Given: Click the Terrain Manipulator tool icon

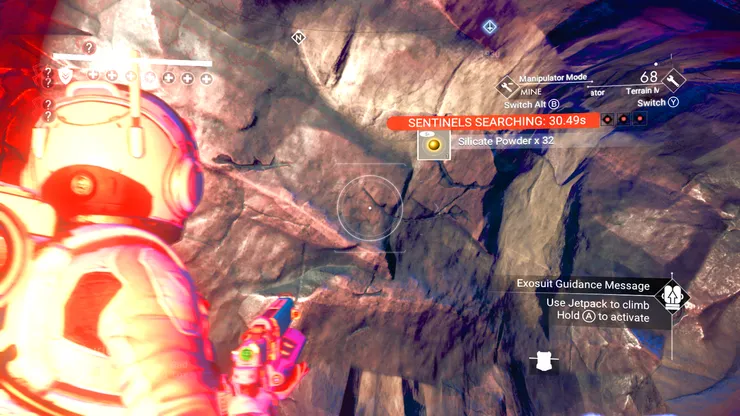Looking at the screenshot, I should coord(673,78).
